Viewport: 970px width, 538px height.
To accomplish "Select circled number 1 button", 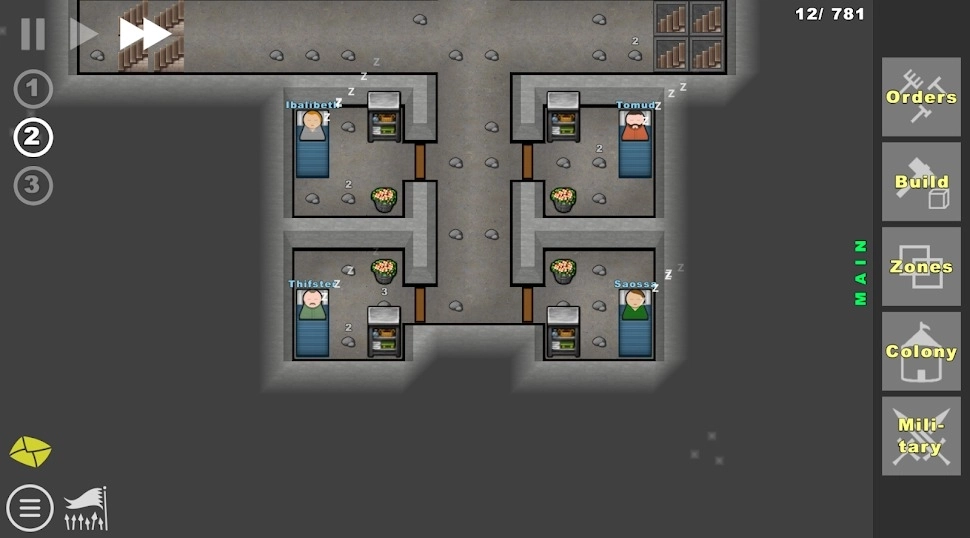I will pos(33,90).
